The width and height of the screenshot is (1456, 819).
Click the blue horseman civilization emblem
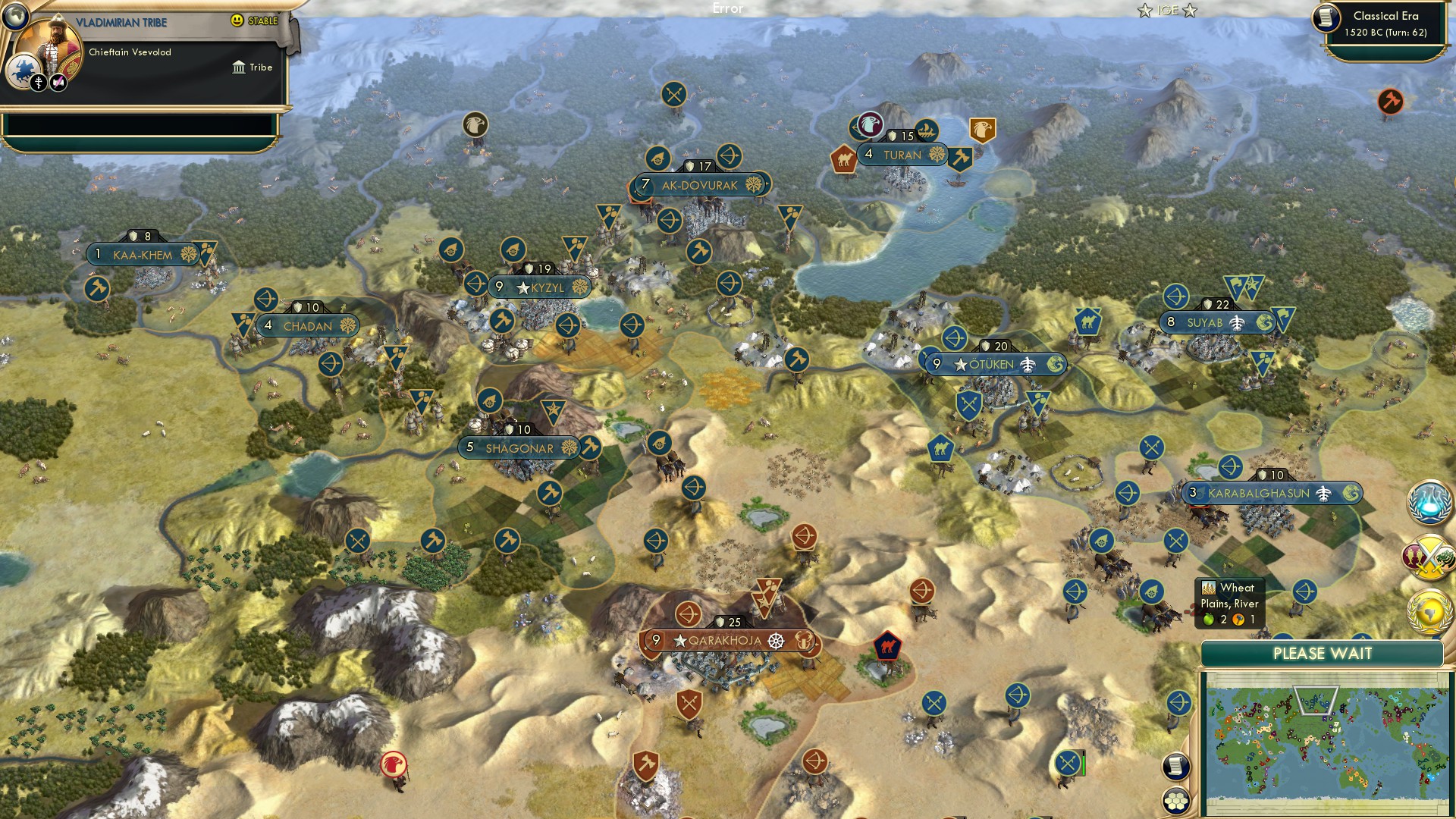click(24, 72)
